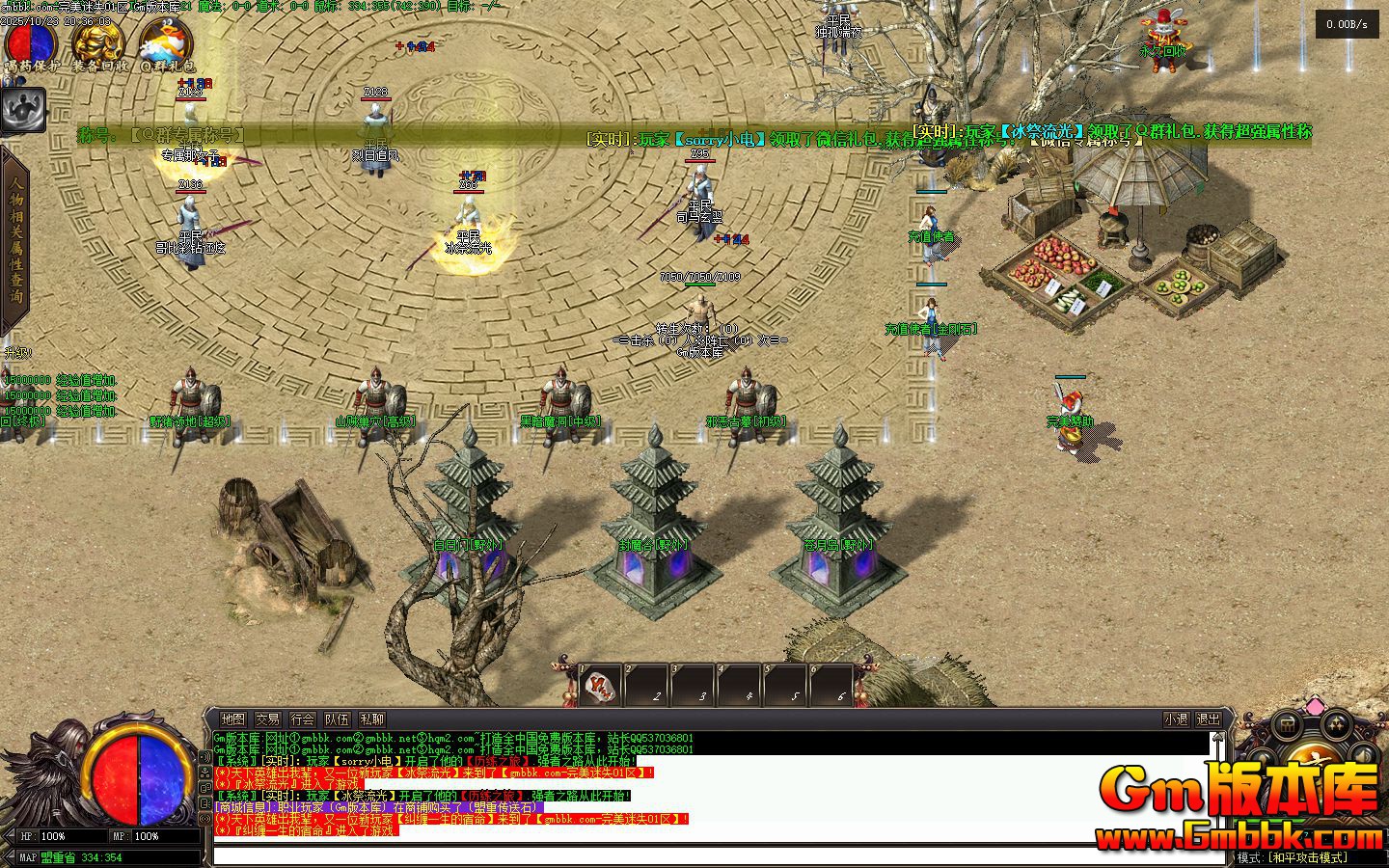Open the treasure chest bag orb
This screenshot has width=1389, height=868.
1288,725
